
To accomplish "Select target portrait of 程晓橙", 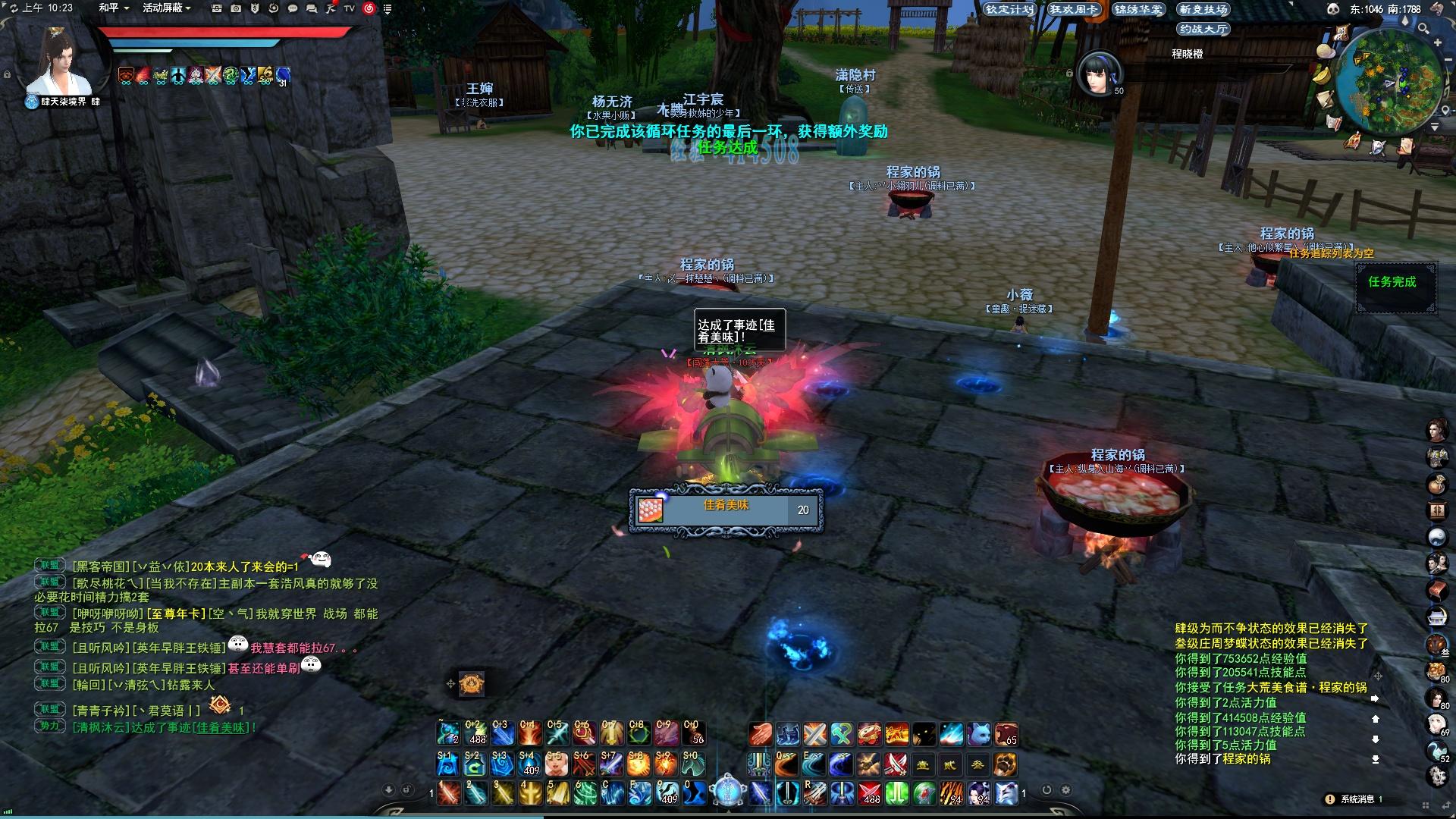I will tap(1100, 74).
